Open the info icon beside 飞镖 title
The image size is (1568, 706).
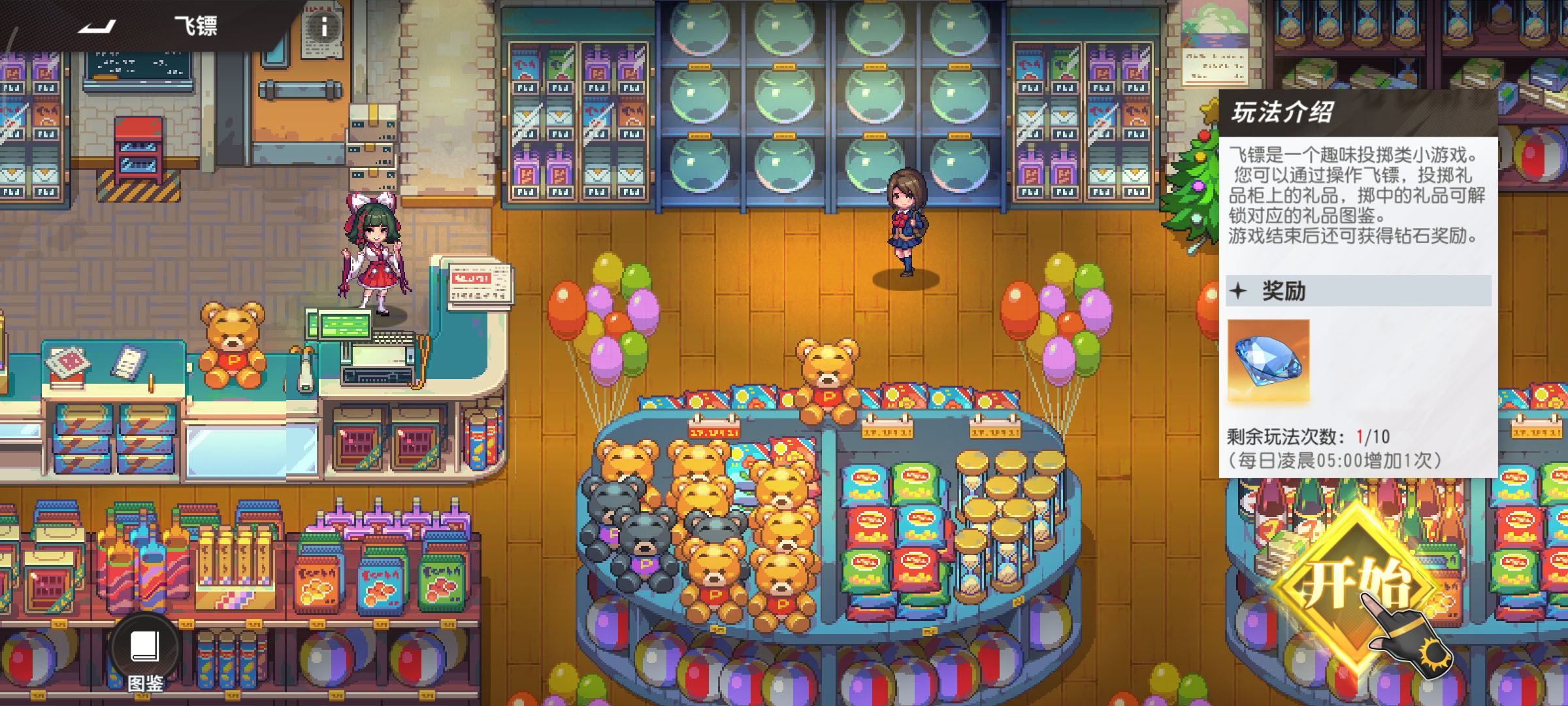pyautogui.click(x=323, y=27)
